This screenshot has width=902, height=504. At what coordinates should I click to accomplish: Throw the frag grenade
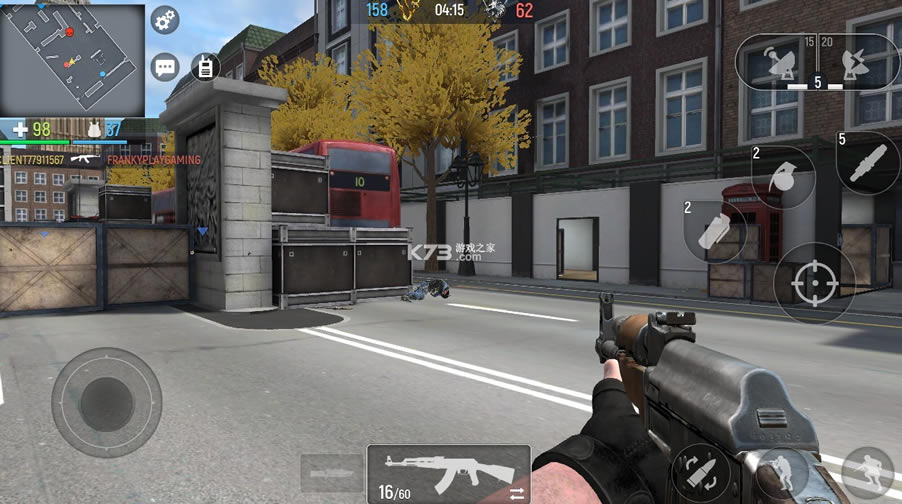pos(782,177)
